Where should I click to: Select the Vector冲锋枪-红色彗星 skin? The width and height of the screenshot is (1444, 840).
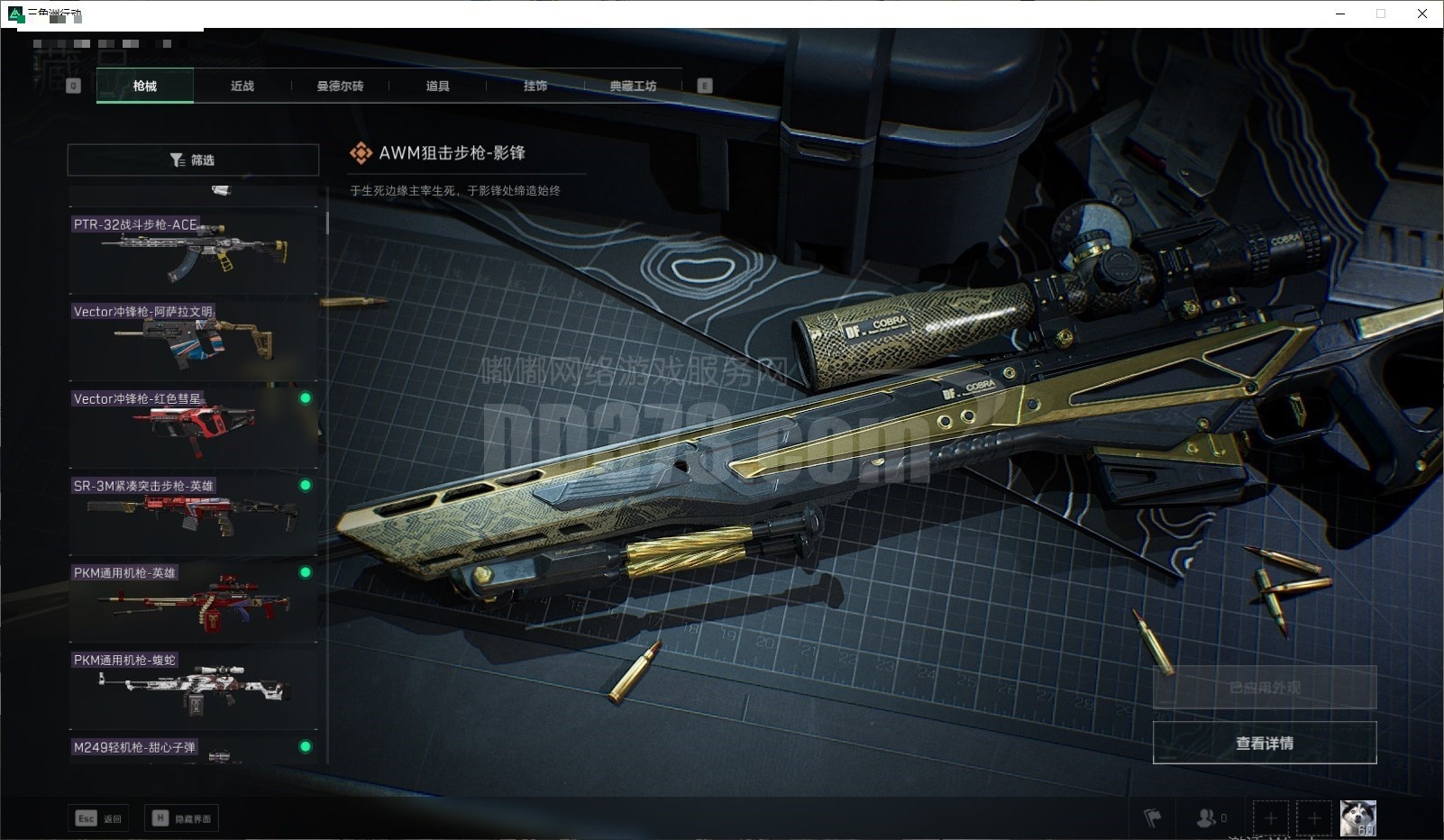coord(193,425)
